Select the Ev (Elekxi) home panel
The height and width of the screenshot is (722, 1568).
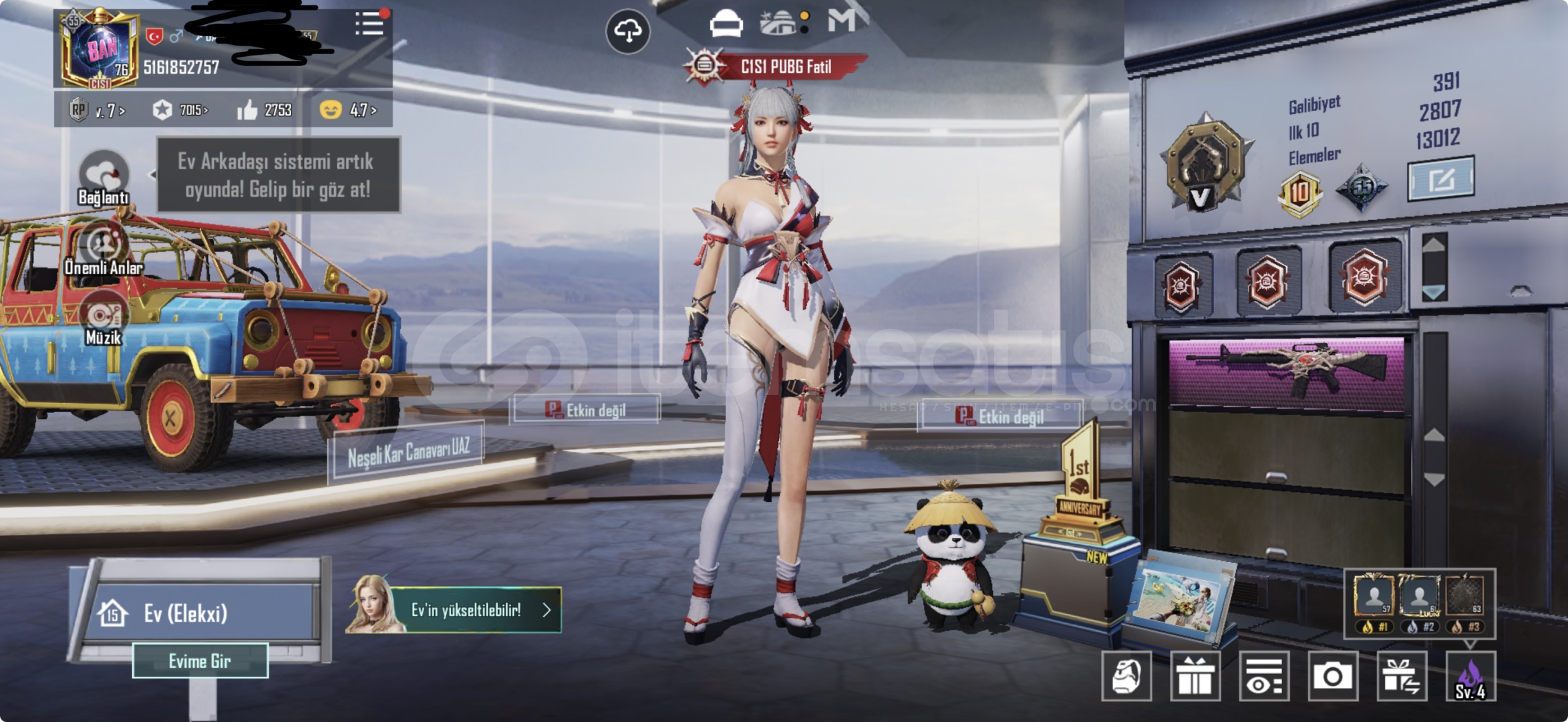coord(200,612)
